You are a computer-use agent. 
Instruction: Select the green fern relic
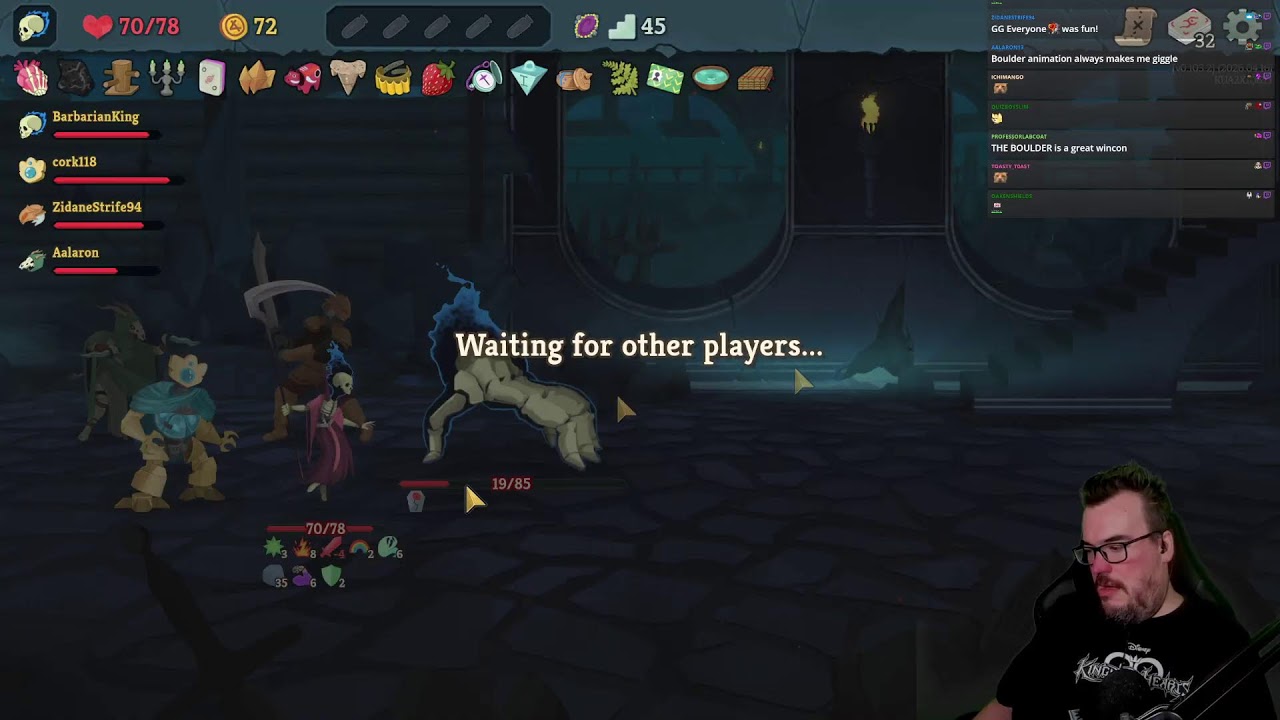coord(620,78)
